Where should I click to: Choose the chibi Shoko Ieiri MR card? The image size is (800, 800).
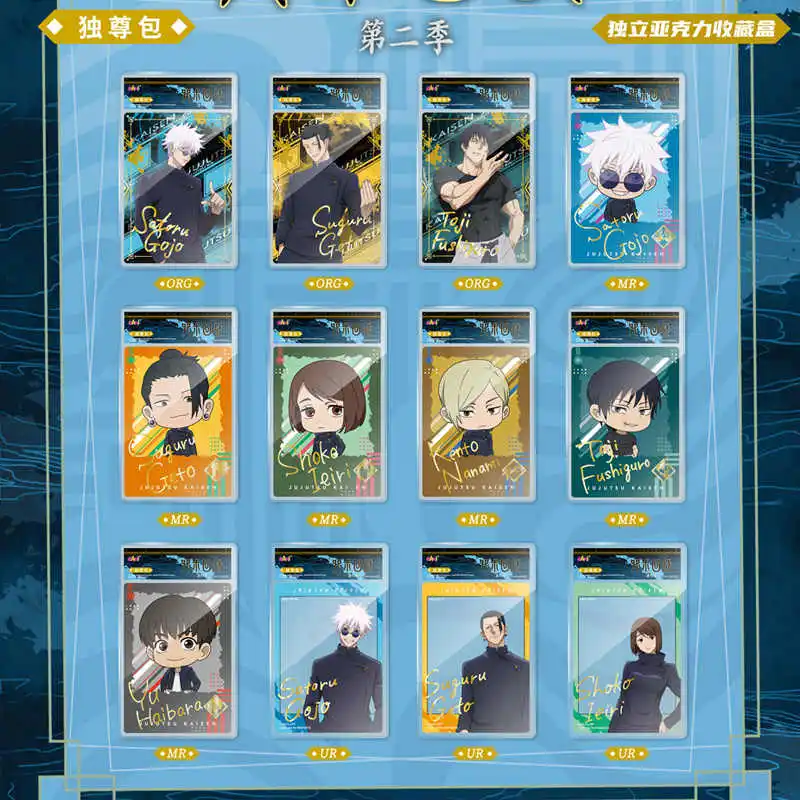(328, 406)
